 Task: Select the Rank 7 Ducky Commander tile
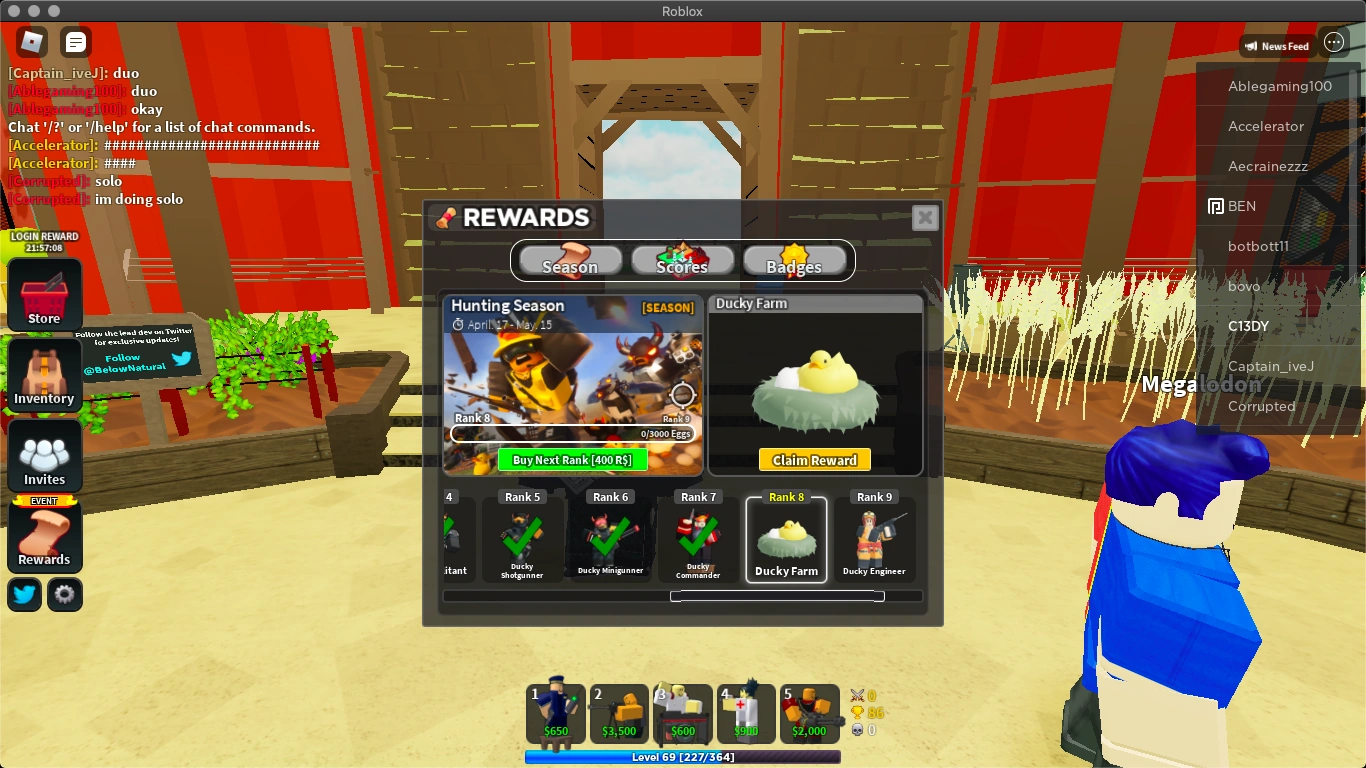(698, 540)
